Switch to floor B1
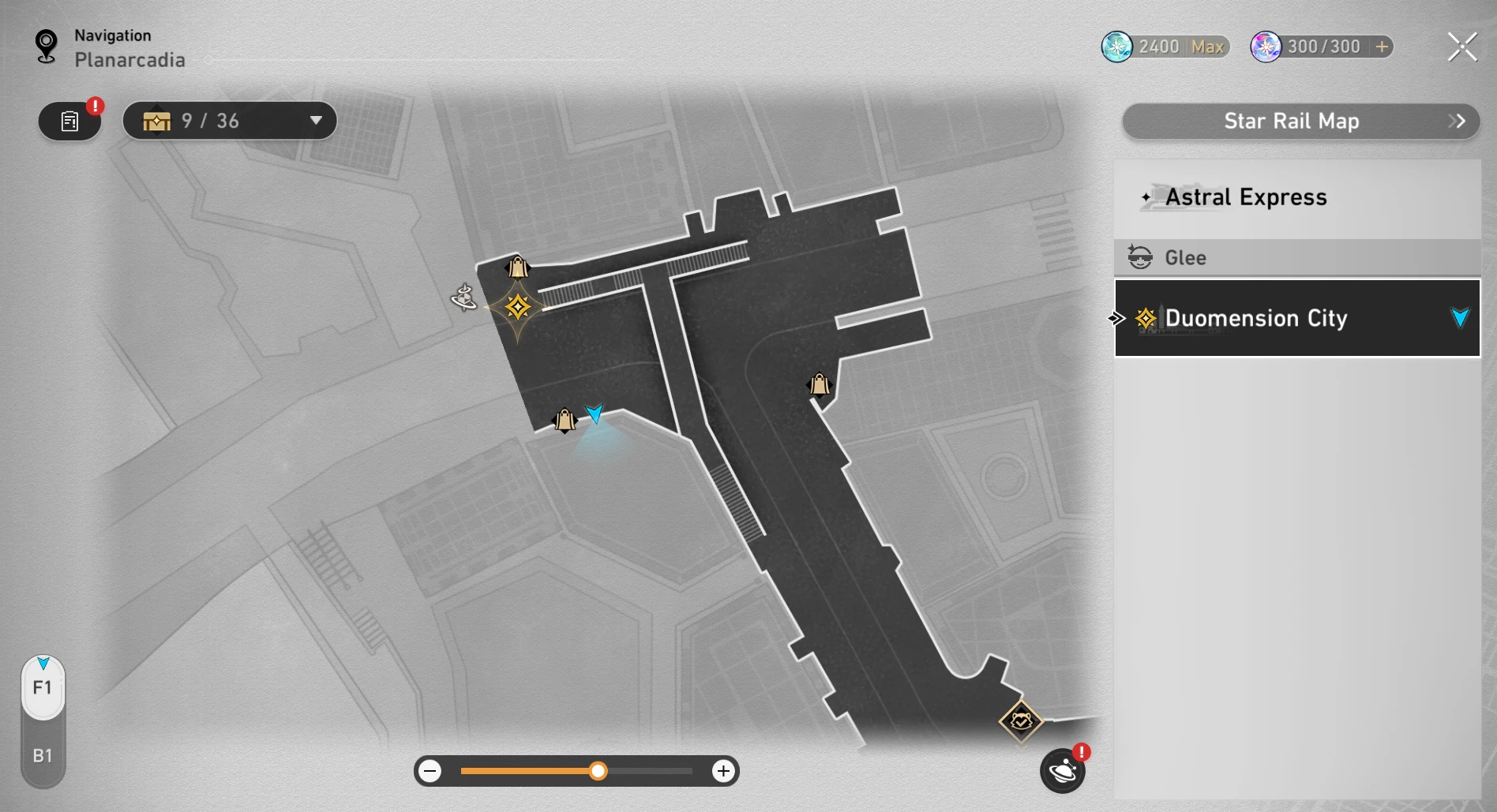This screenshot has width=1497, height=812. (43, 755)
